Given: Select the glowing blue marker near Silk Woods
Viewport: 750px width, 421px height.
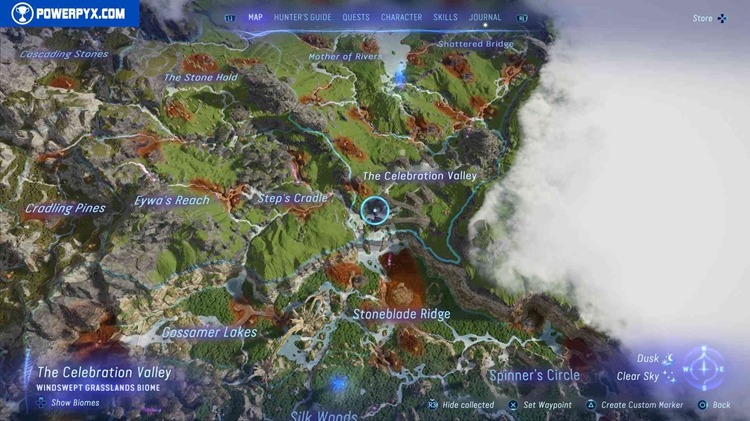Looking at the screenshot, I should tap(339, 383).
